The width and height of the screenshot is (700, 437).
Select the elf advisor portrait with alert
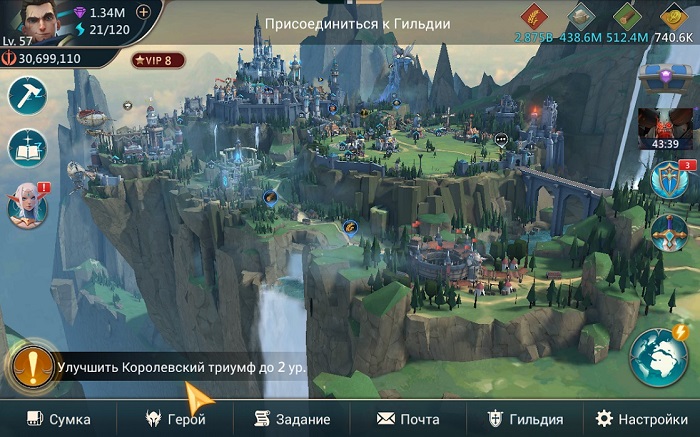(x=26, y=205)
